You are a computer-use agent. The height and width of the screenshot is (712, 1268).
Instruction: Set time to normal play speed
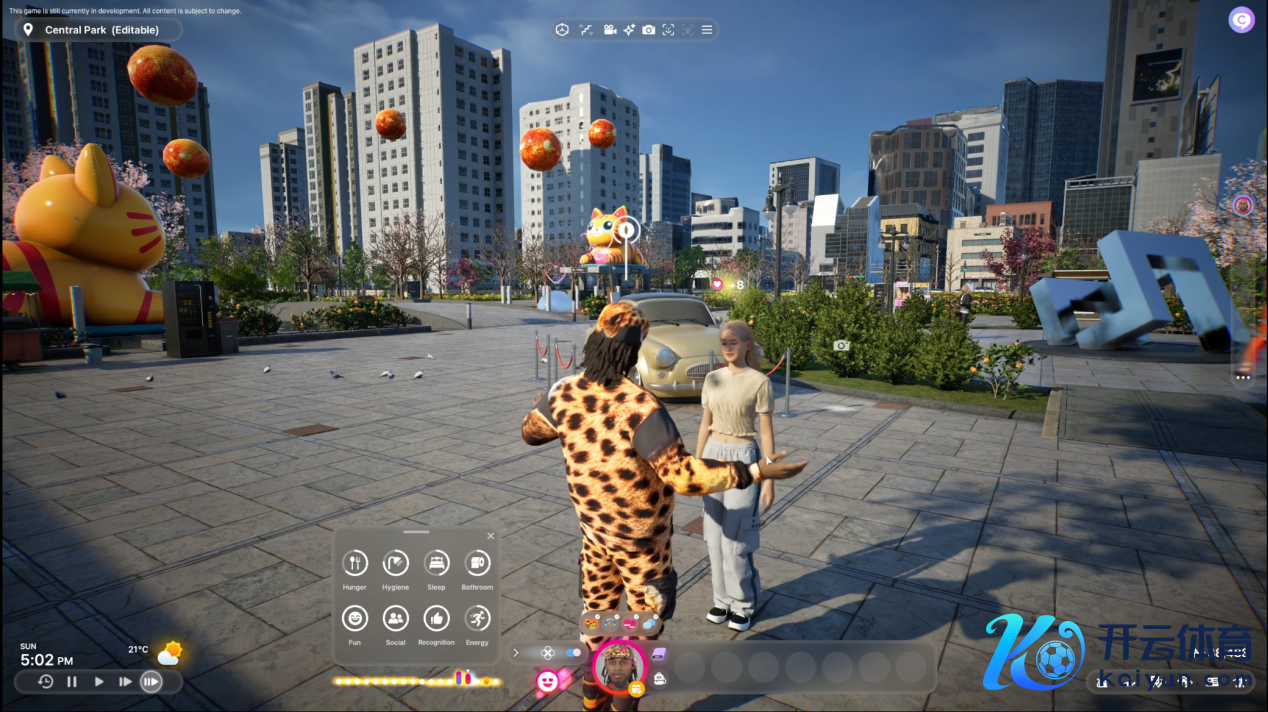pyautogui.click(x=99, y=682)
